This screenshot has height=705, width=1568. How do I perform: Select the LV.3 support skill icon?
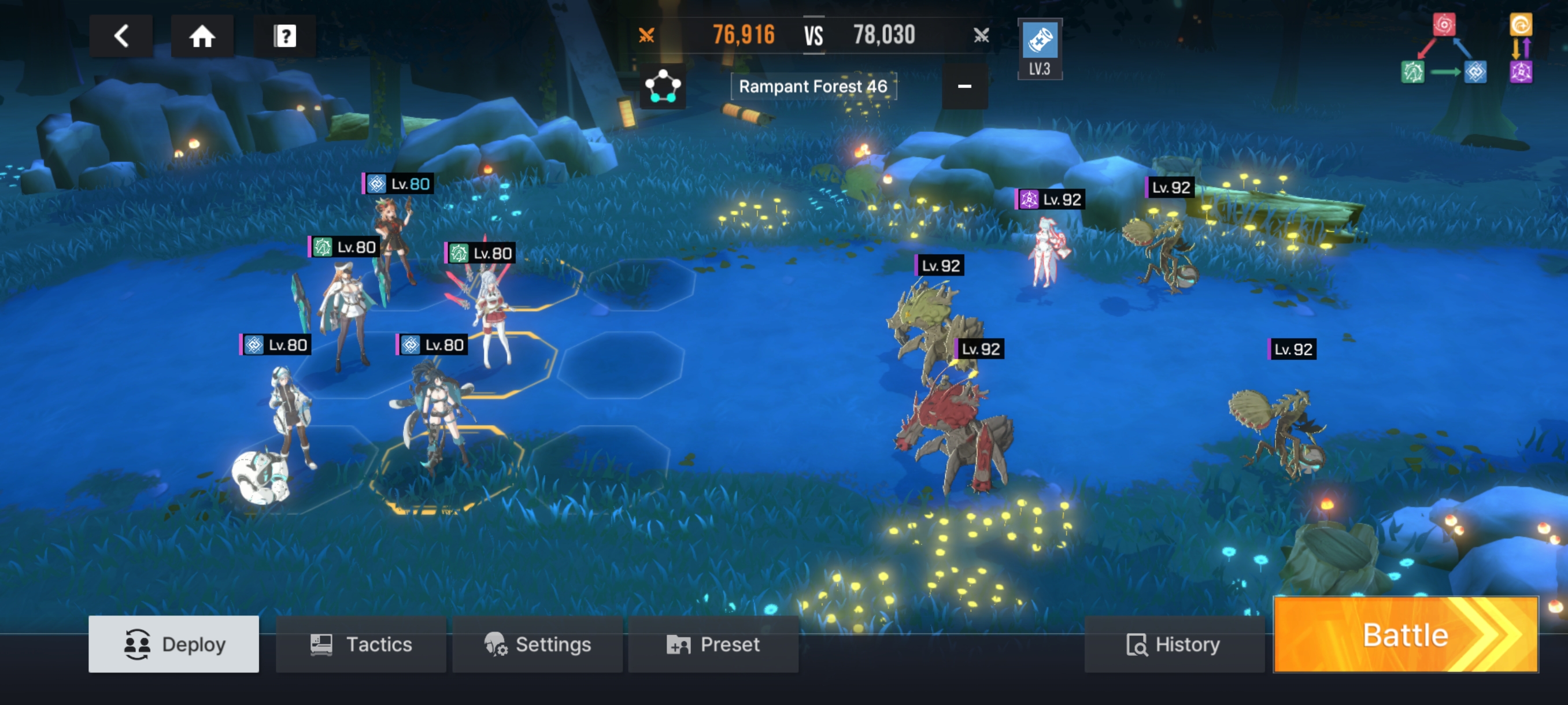(x=1039, y=49)
